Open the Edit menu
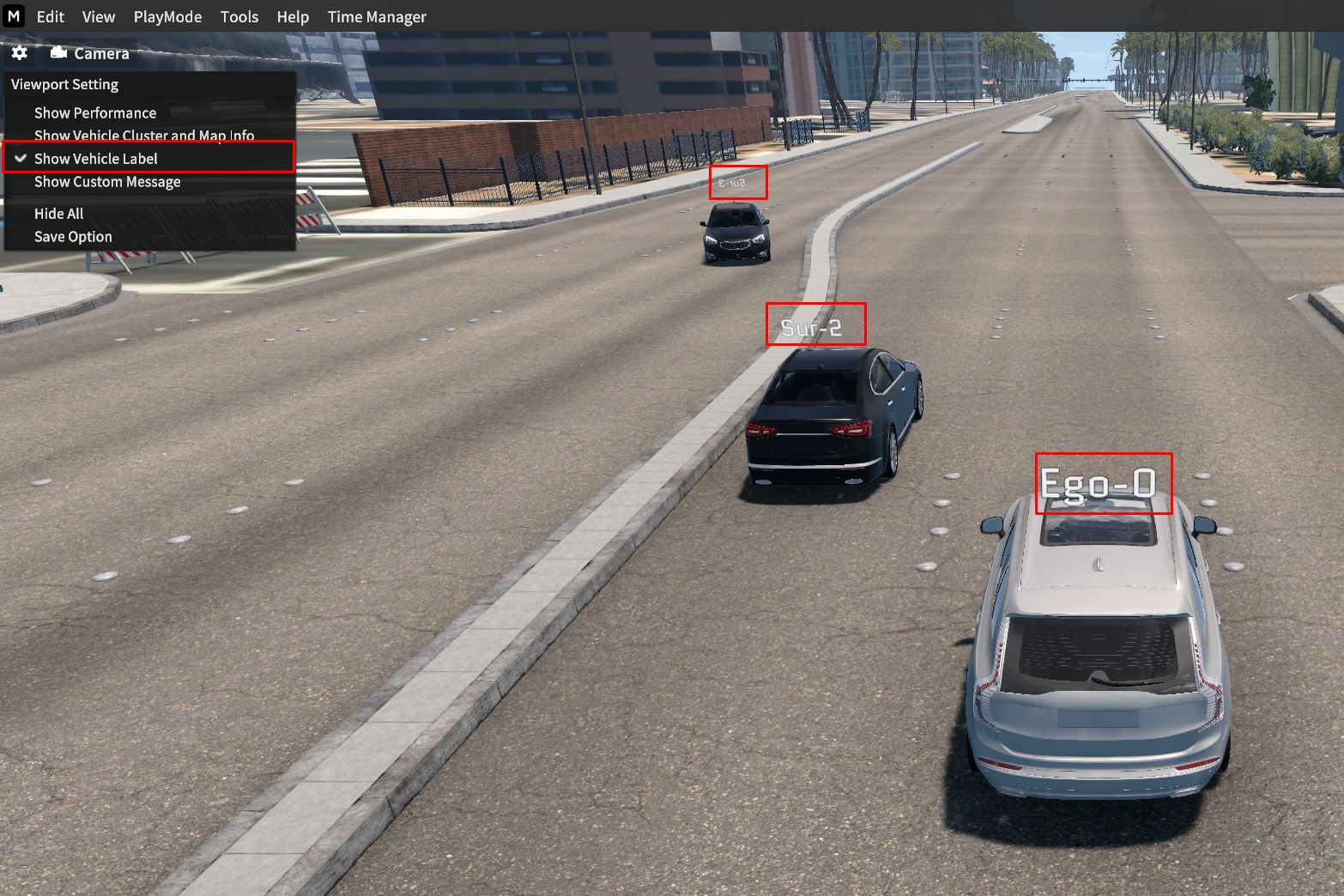This screenshot has width=1344, height=896. point(50,17)
